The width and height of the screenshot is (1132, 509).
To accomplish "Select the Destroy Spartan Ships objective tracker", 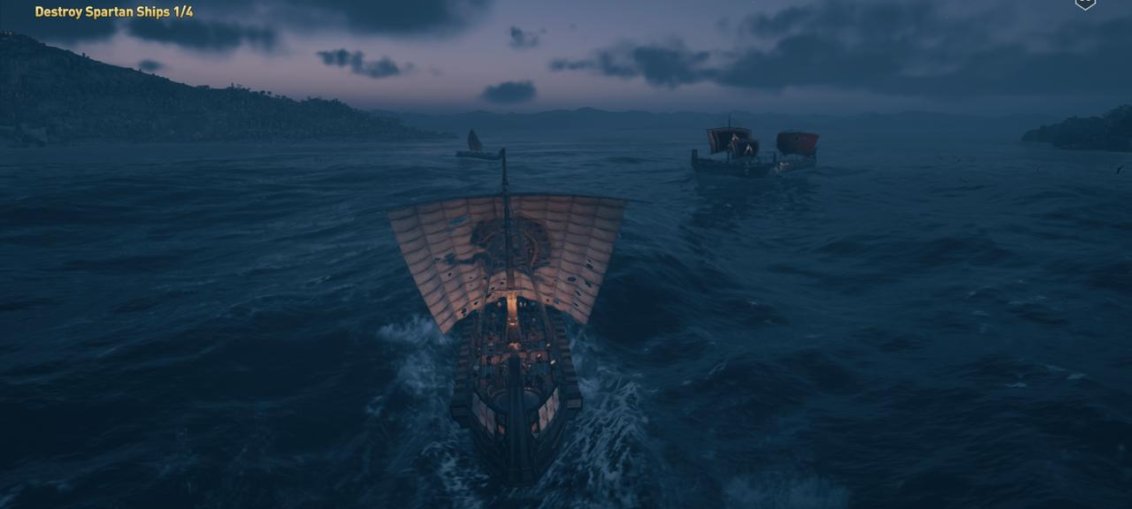I will coord(114,12).
